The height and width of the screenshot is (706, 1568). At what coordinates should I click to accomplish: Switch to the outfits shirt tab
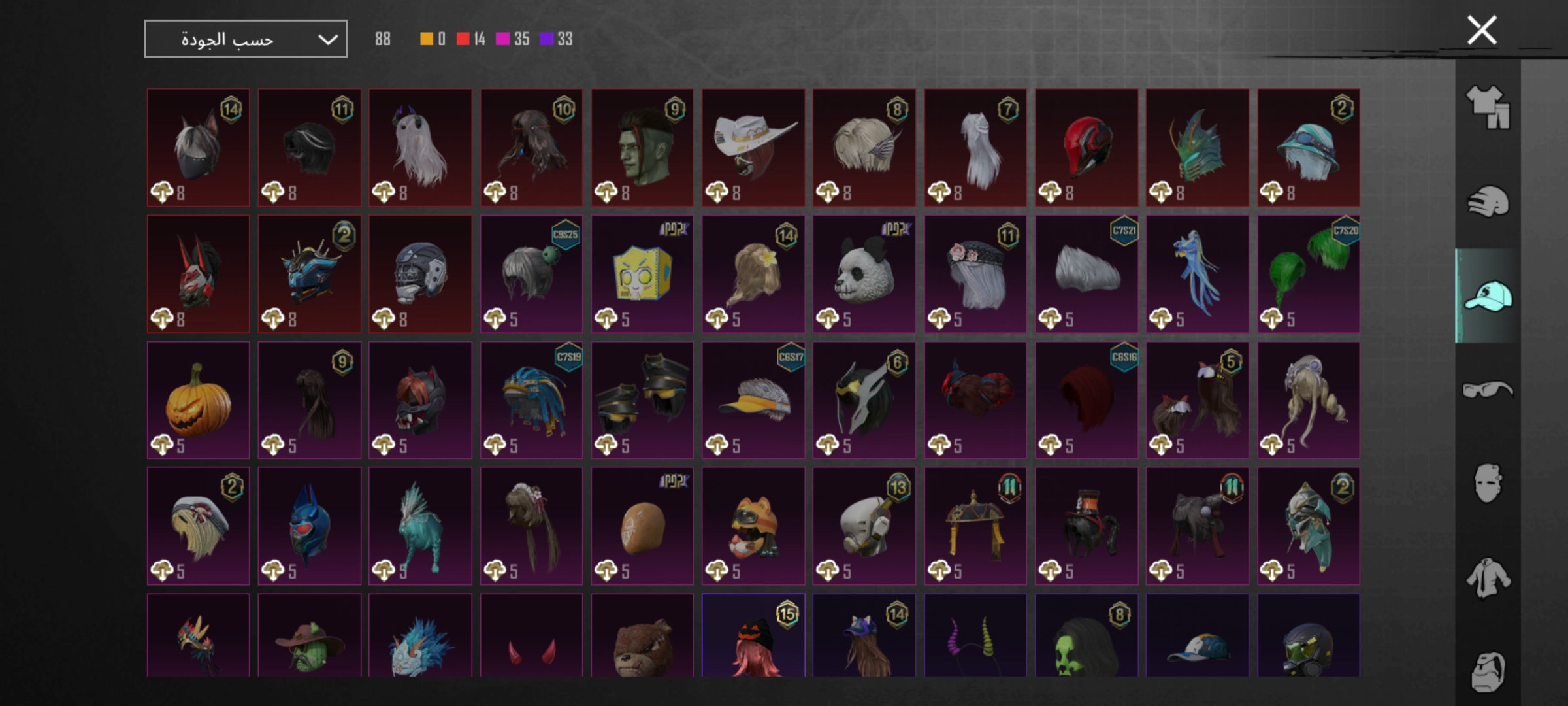pos(1488,107)
